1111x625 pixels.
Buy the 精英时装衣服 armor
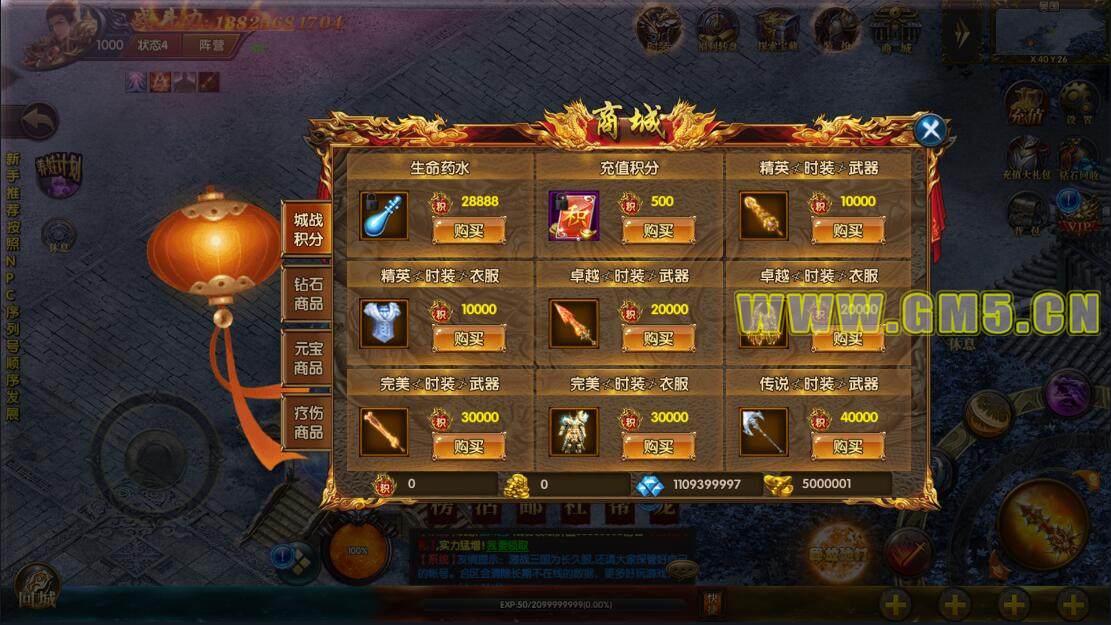tap(468, 339)
